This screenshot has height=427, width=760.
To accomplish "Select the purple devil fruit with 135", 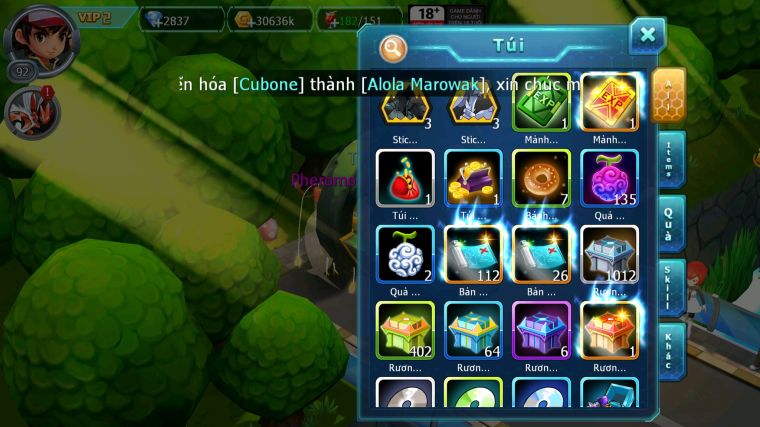I will pyautogui.click(x=609, y=179).
